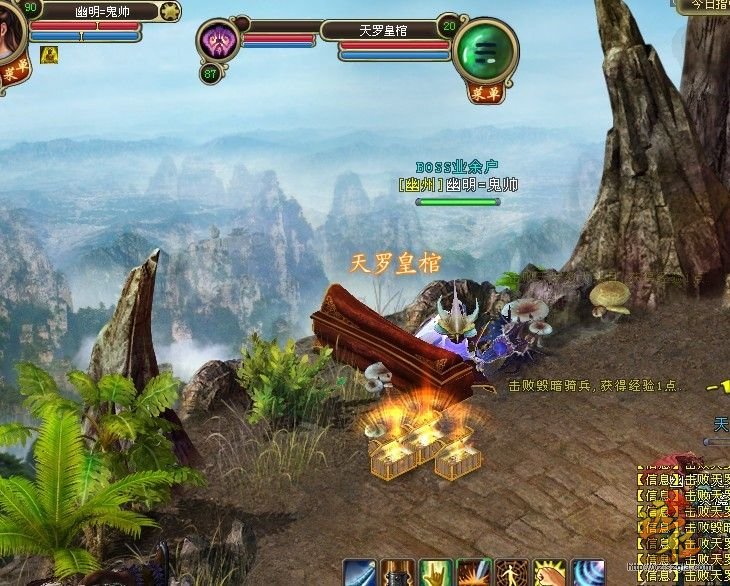Use the yellow grabbing hand skill

[550, 574]
